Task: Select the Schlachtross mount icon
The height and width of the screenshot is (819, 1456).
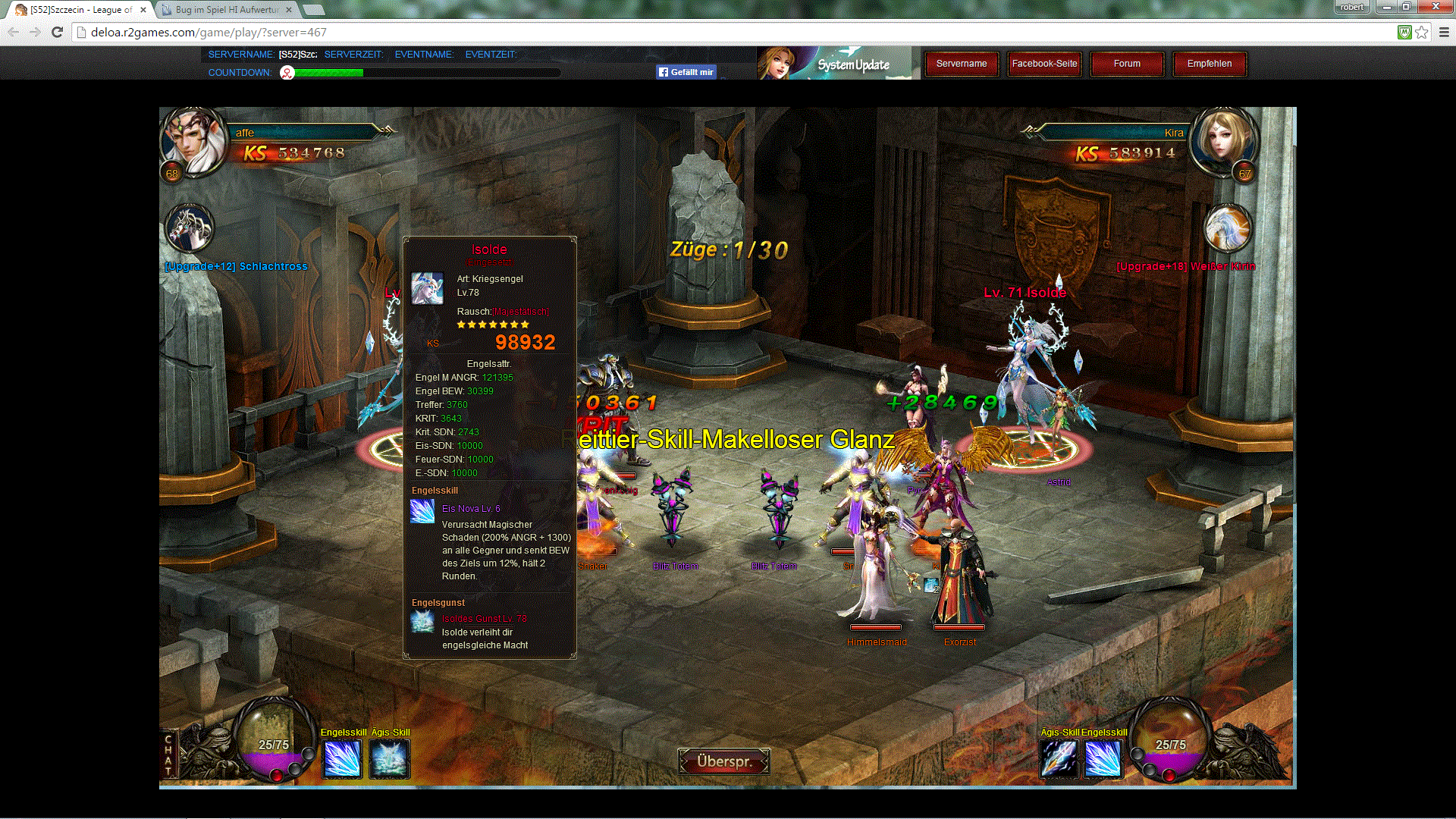Action: [189, 228]
